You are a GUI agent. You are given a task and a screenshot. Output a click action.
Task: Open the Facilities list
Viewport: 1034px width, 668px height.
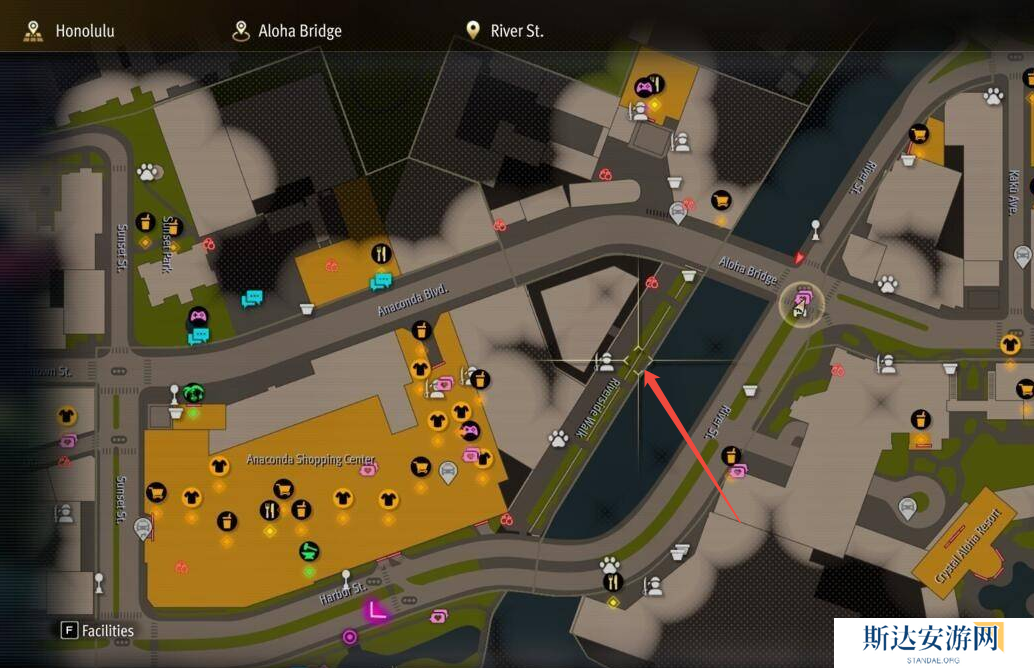click(x=98, y=630)
